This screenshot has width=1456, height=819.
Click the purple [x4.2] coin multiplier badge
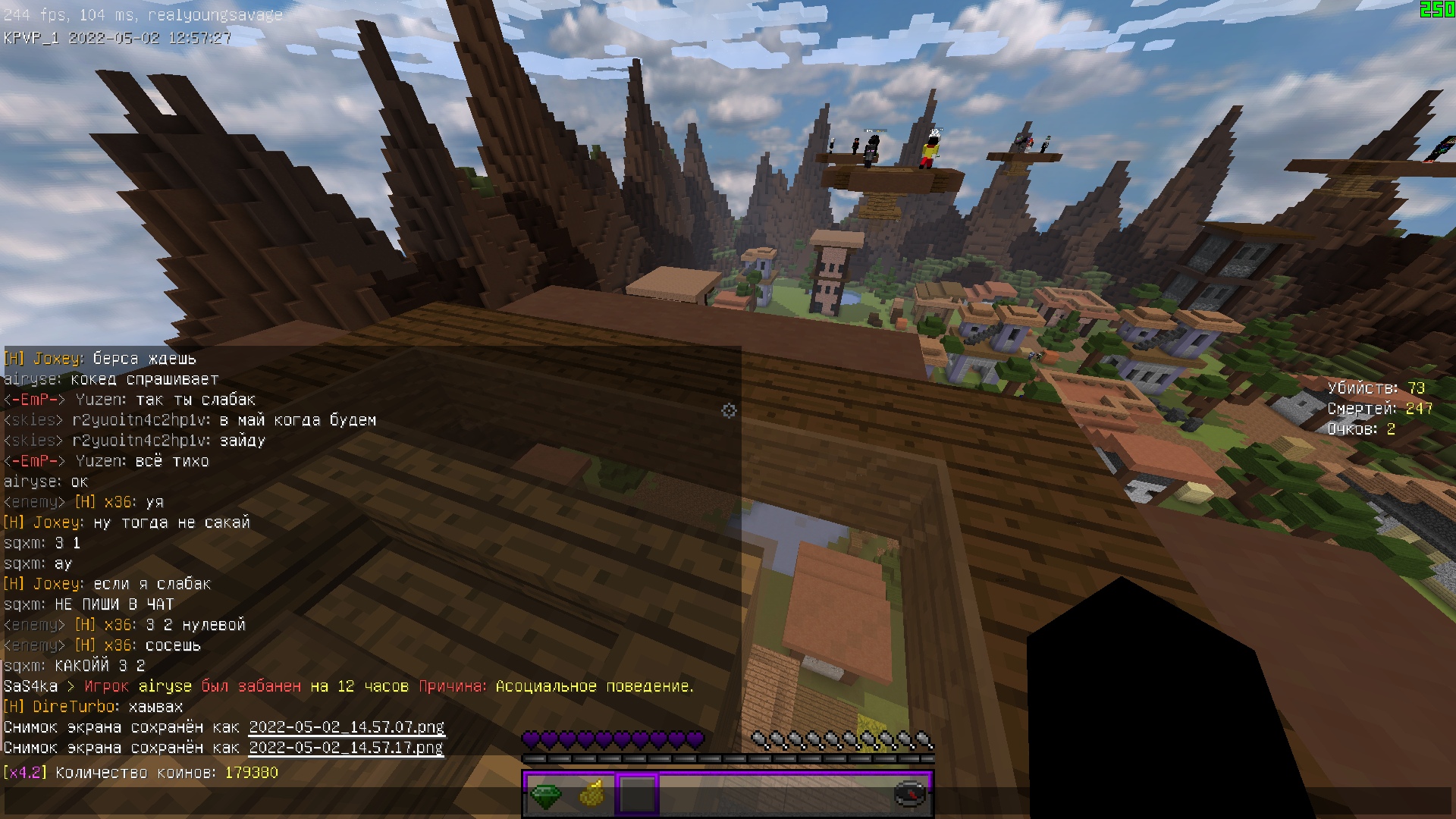[25, 771]
